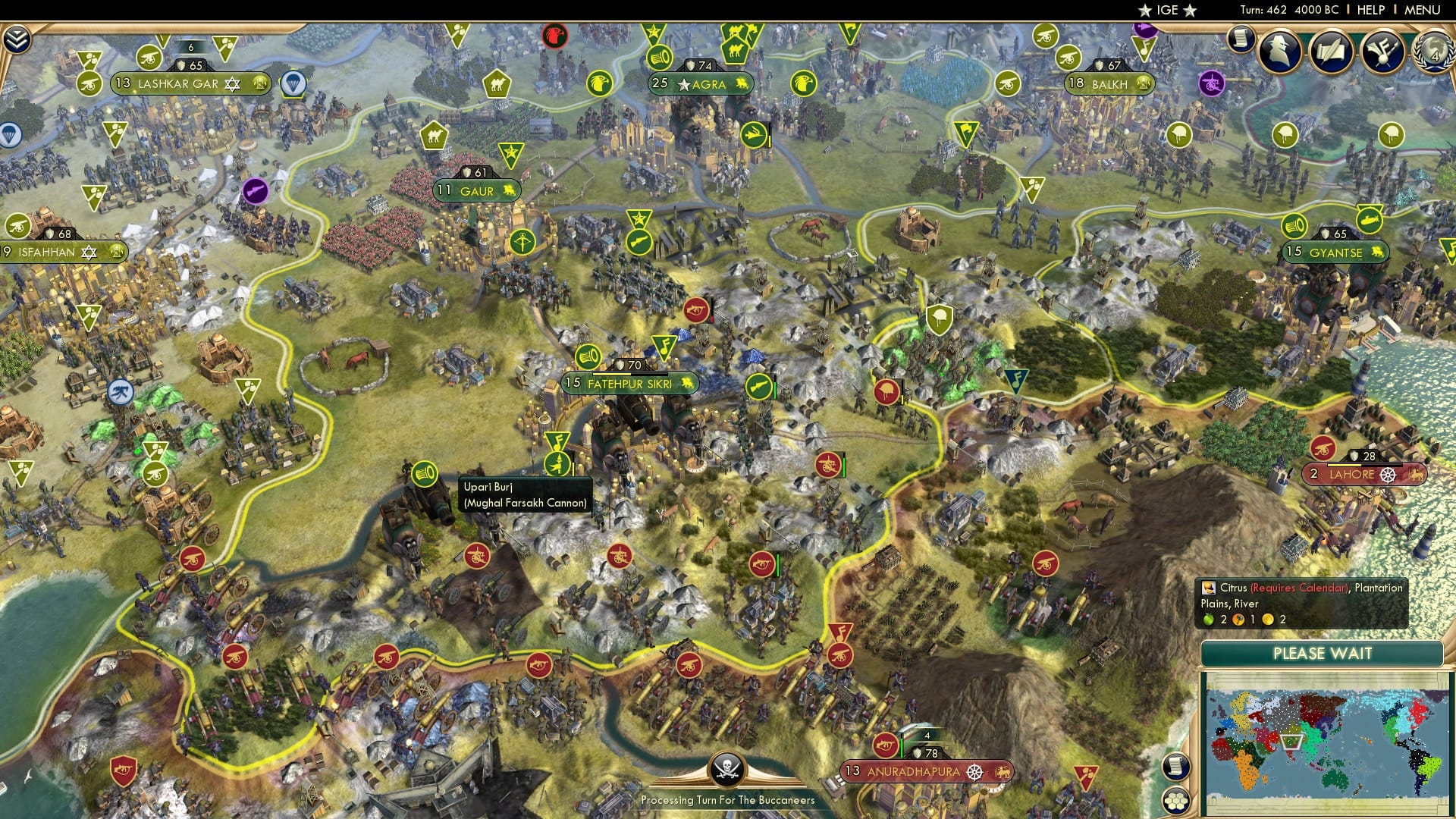Open the notification log scroll above the minimap
The height and width of the screenshot is (819, 1456).
pos(1175,766)
